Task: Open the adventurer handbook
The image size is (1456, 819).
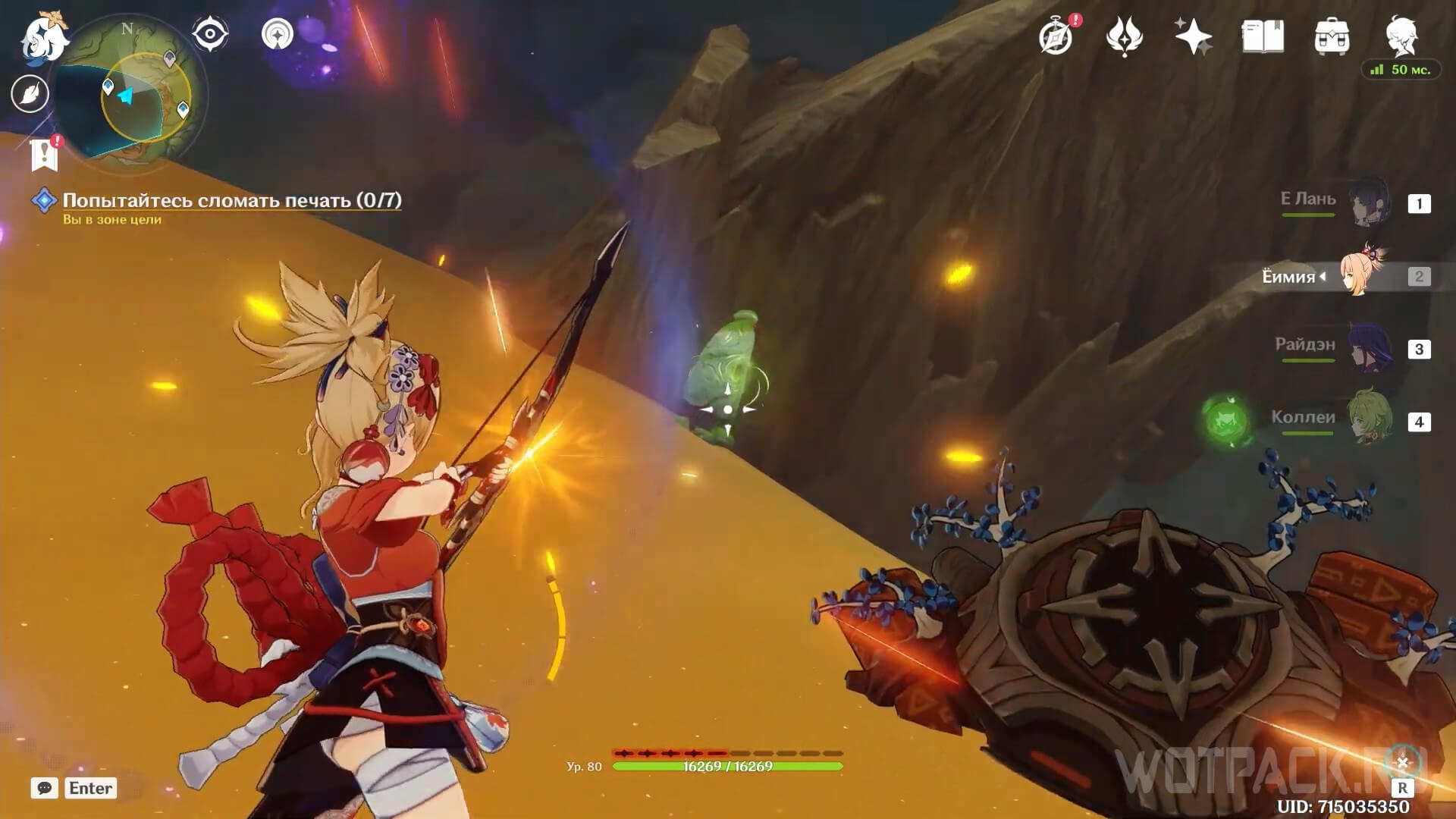Action: (x=1263, y=37)
